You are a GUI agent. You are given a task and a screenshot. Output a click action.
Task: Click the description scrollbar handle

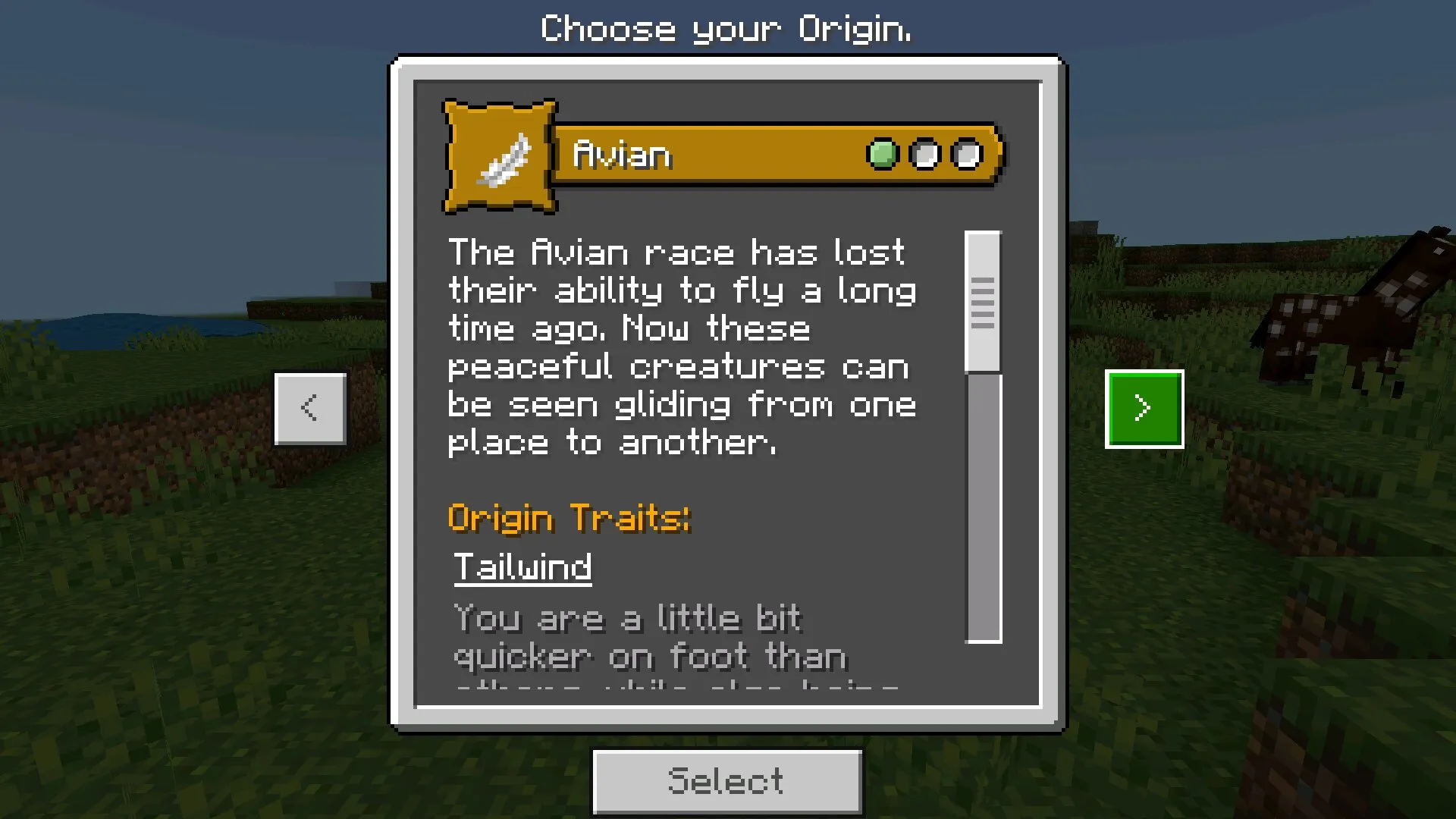coord(983,302)
